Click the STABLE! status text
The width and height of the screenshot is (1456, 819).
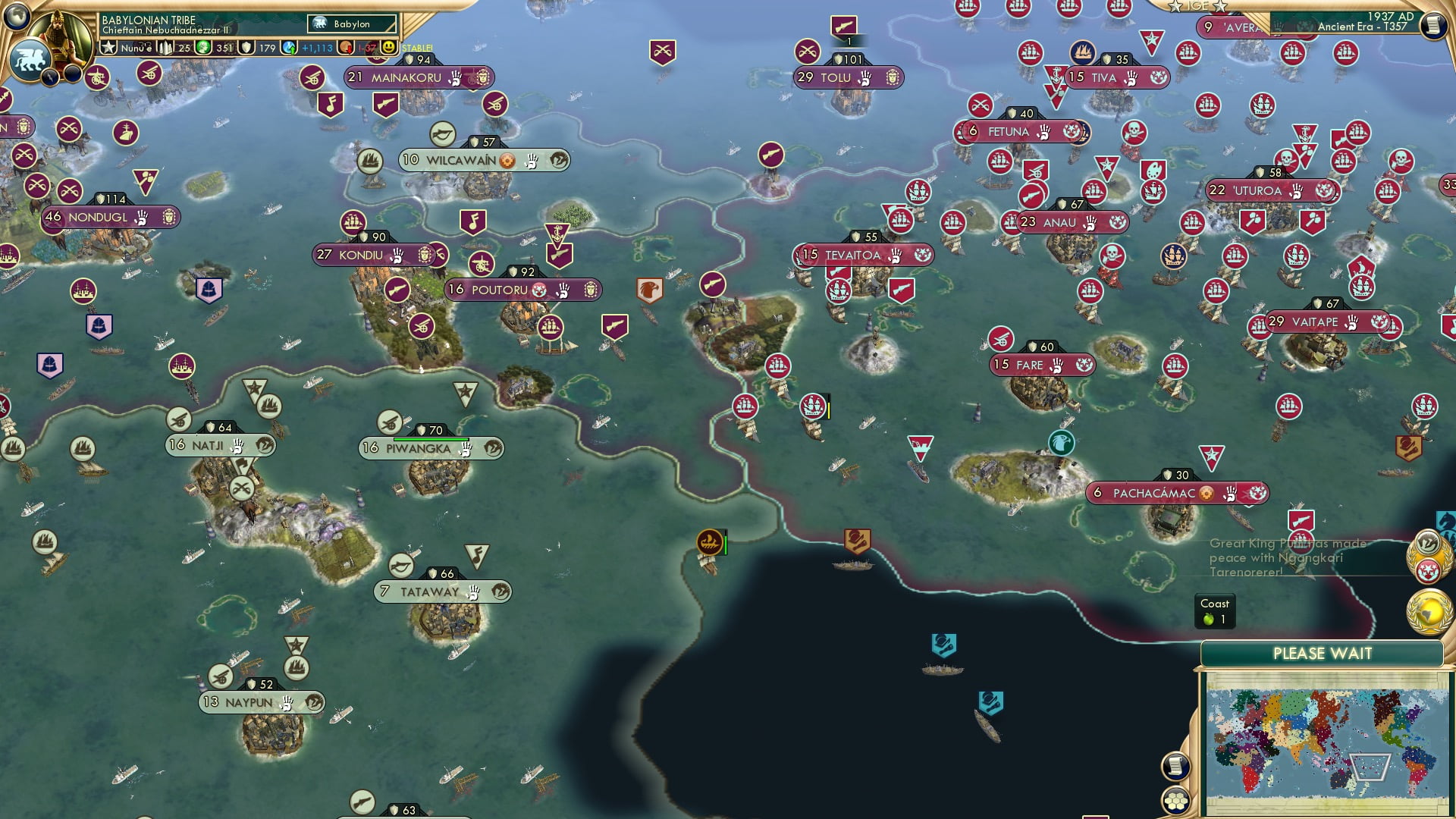coord(416,49)
